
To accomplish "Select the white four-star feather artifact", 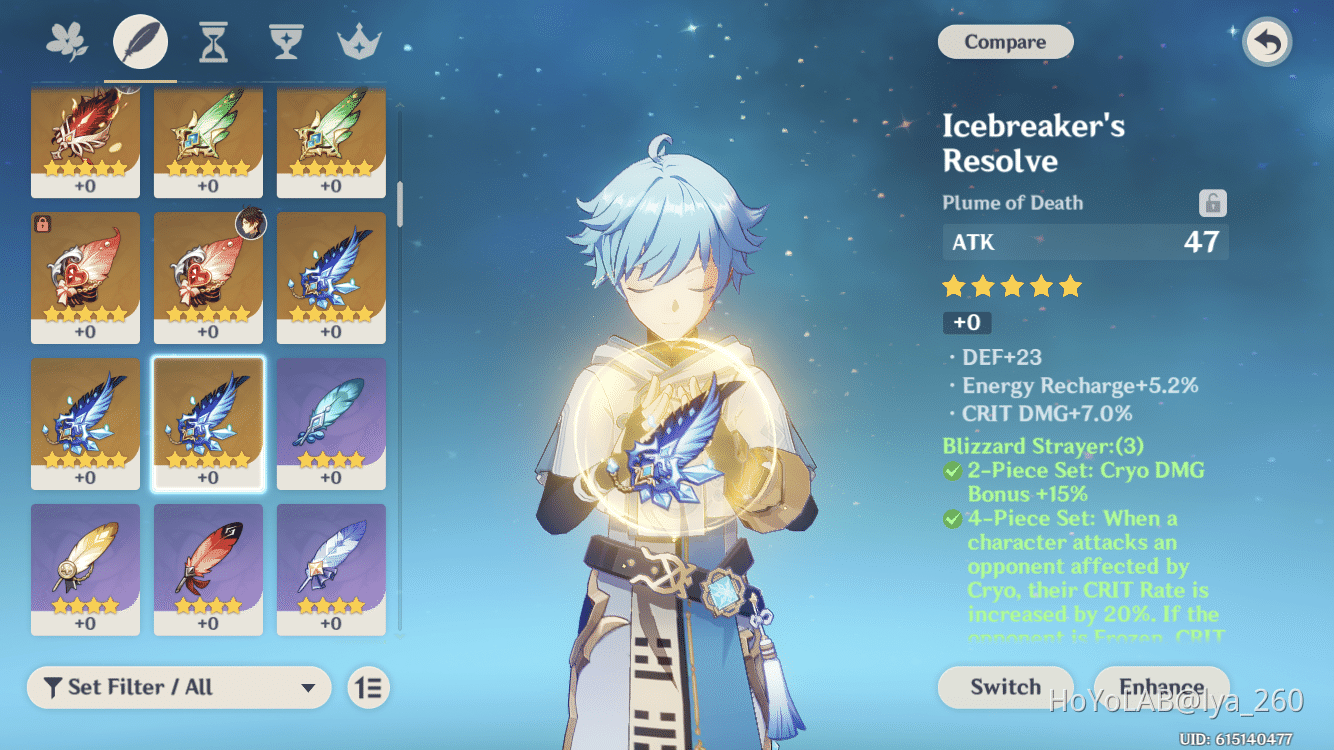I will 331,567.
